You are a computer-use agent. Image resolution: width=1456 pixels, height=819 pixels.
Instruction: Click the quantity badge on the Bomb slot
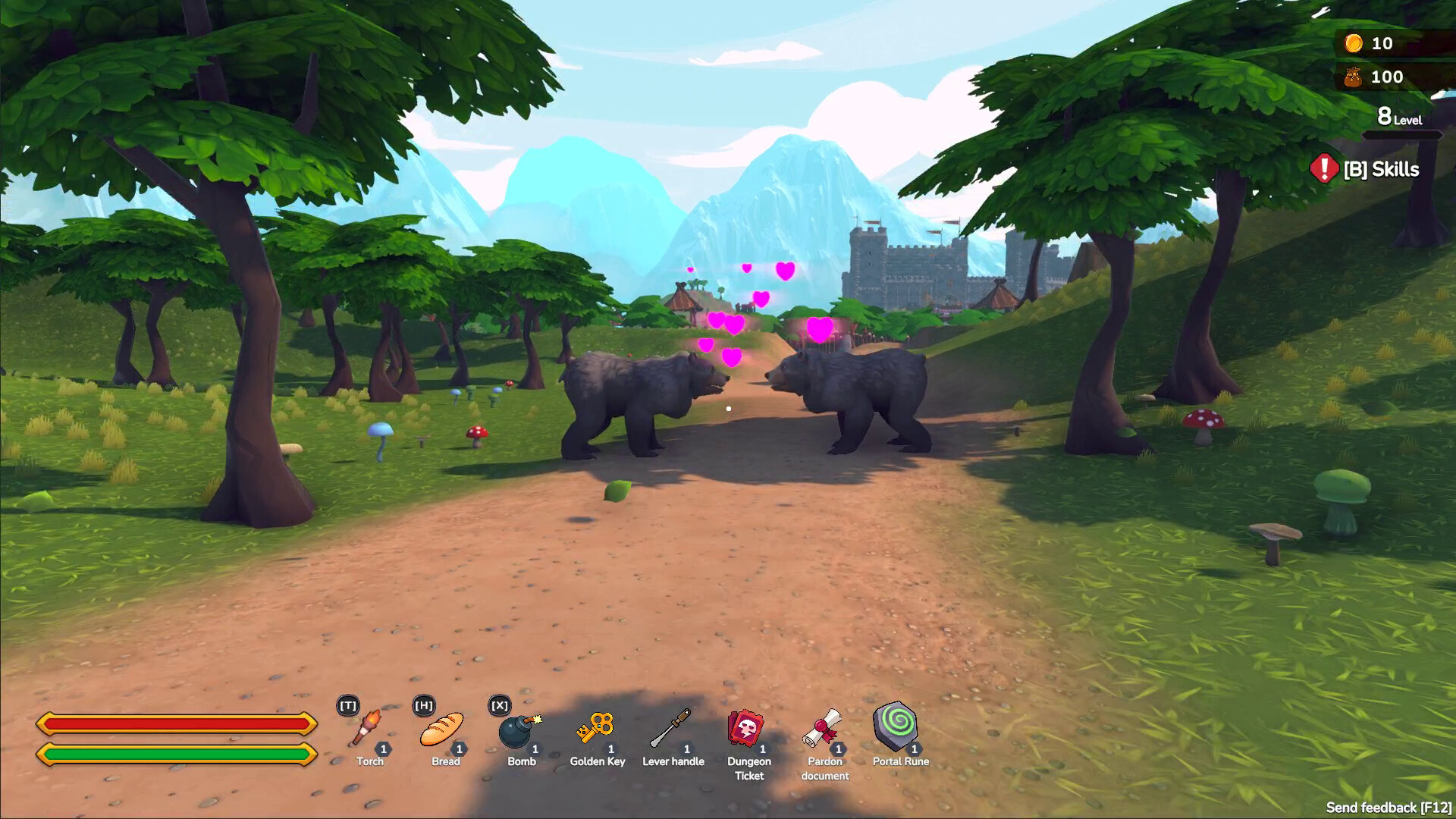click(536, 748)
